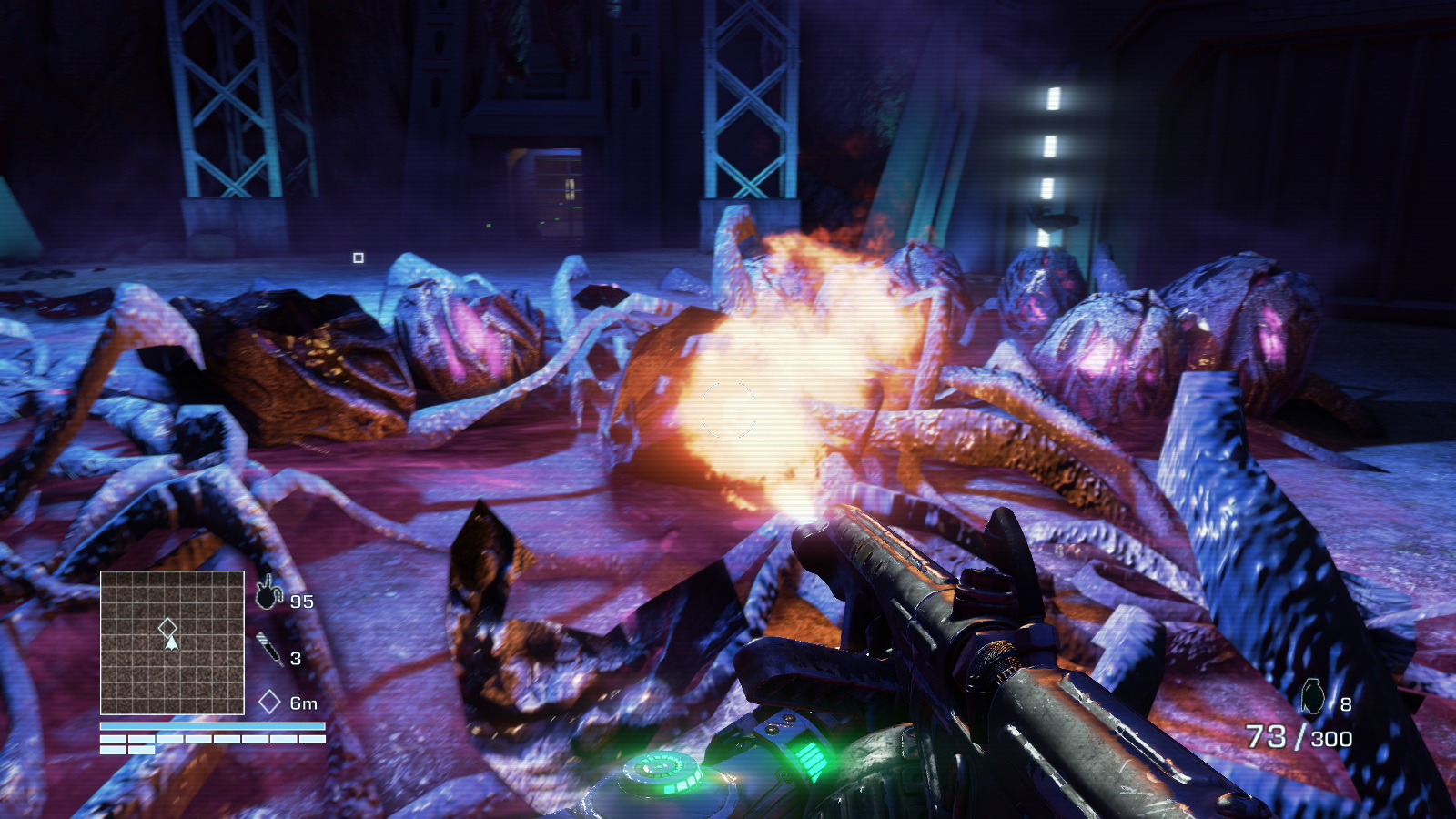This screenshot has width=1456, height=819.
Task: Click the cyber heart icon
Action: click(268, 593)
